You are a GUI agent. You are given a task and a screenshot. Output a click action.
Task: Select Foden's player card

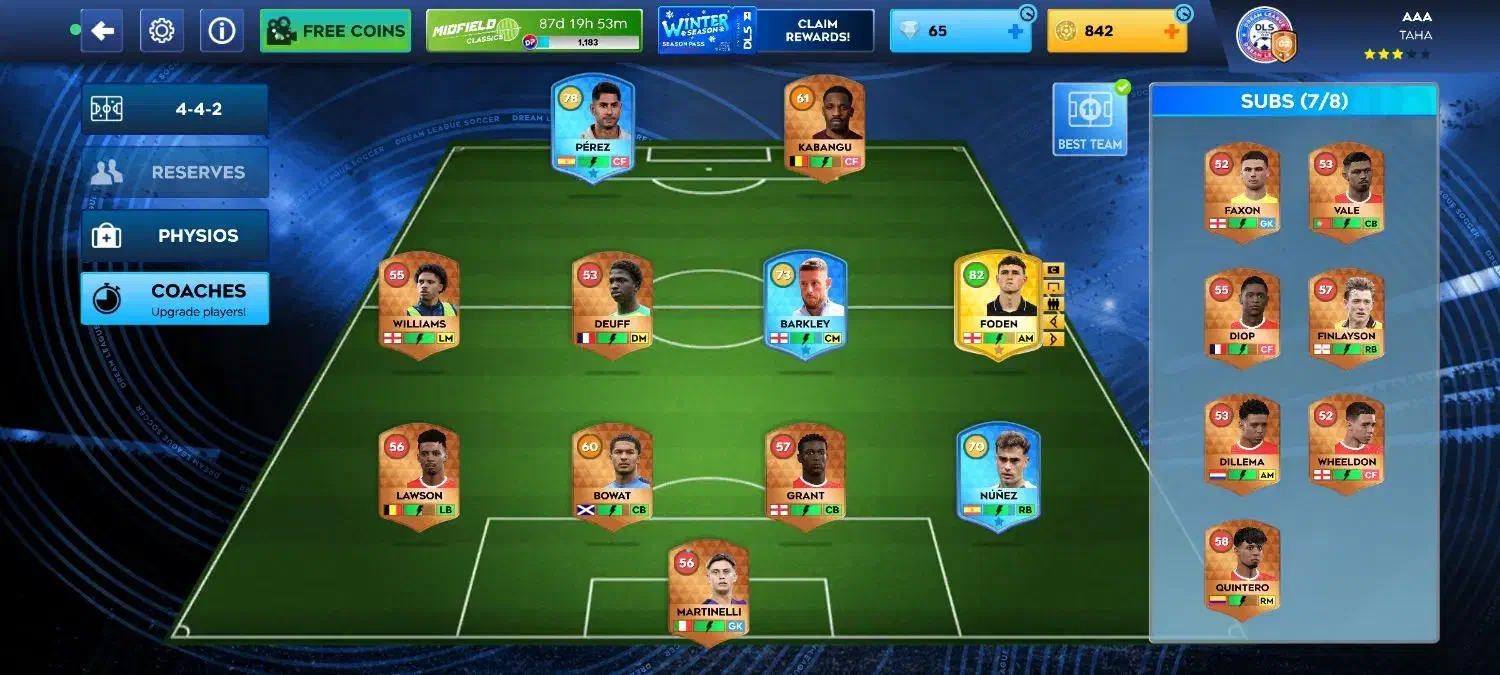999,305
